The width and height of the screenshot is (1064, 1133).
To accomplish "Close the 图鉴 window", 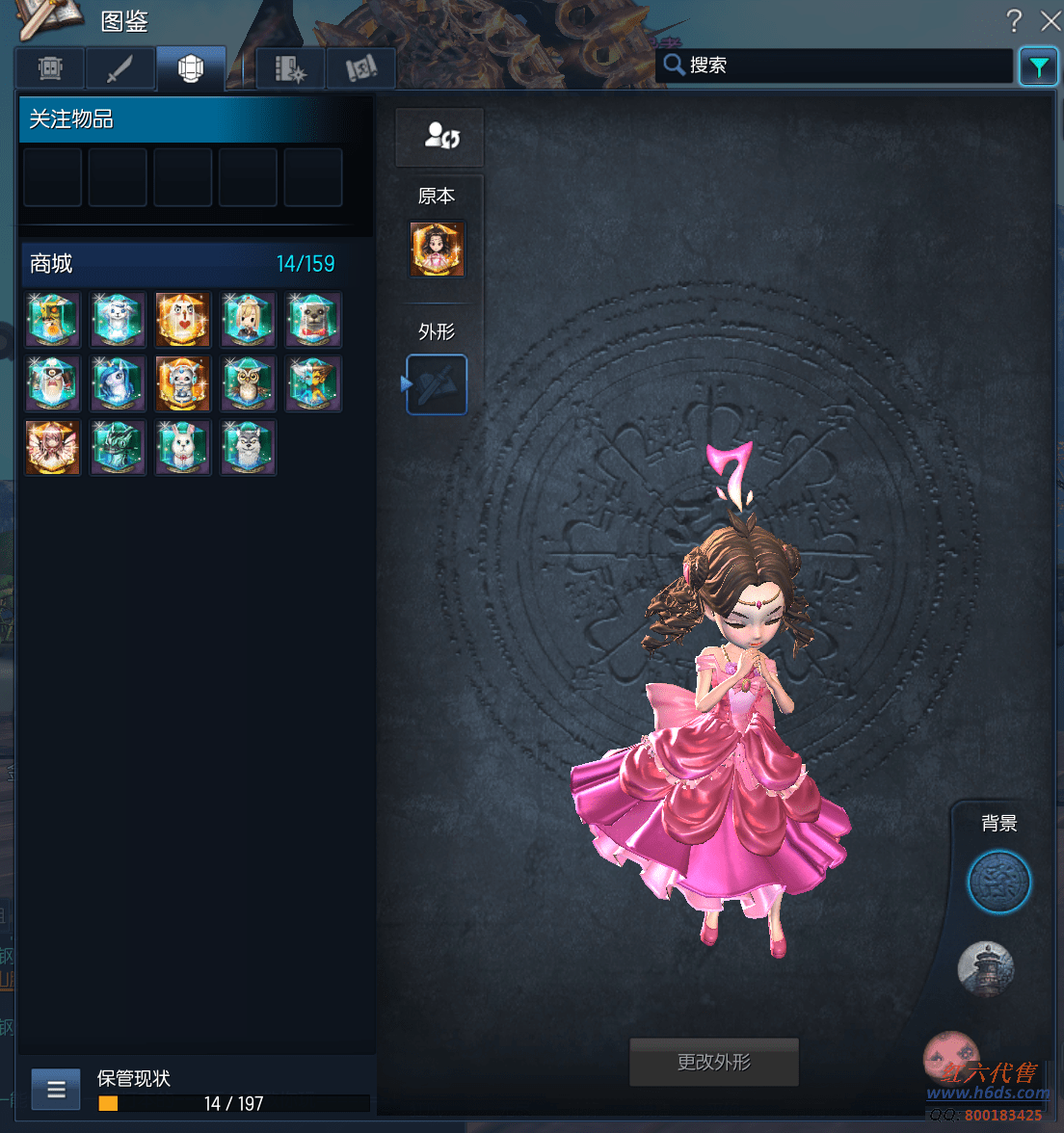I will [x=1051, y=20].
